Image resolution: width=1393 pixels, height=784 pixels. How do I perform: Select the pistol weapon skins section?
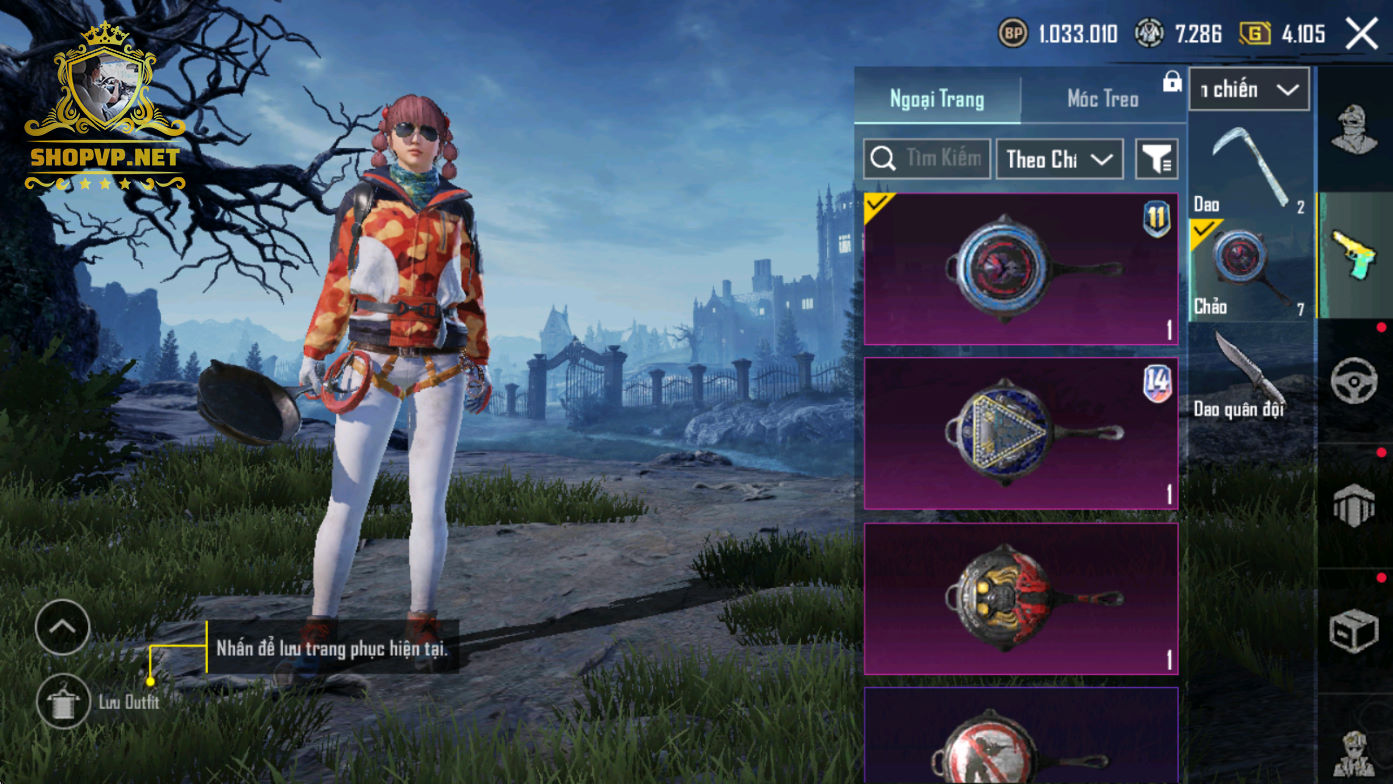[1354, 254]
